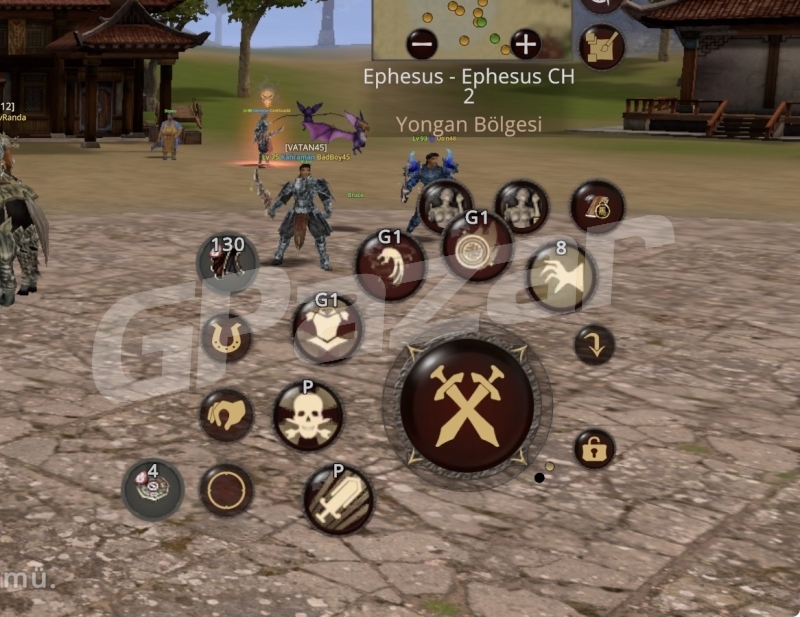Switch skill page with curved arrow button
The image size is (800, 617).
click(594, 345)
